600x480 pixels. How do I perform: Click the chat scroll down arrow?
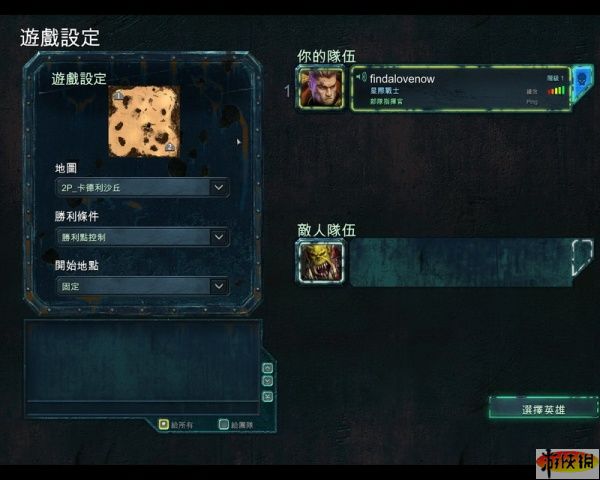pyautogui.click(x=267, y=381)
